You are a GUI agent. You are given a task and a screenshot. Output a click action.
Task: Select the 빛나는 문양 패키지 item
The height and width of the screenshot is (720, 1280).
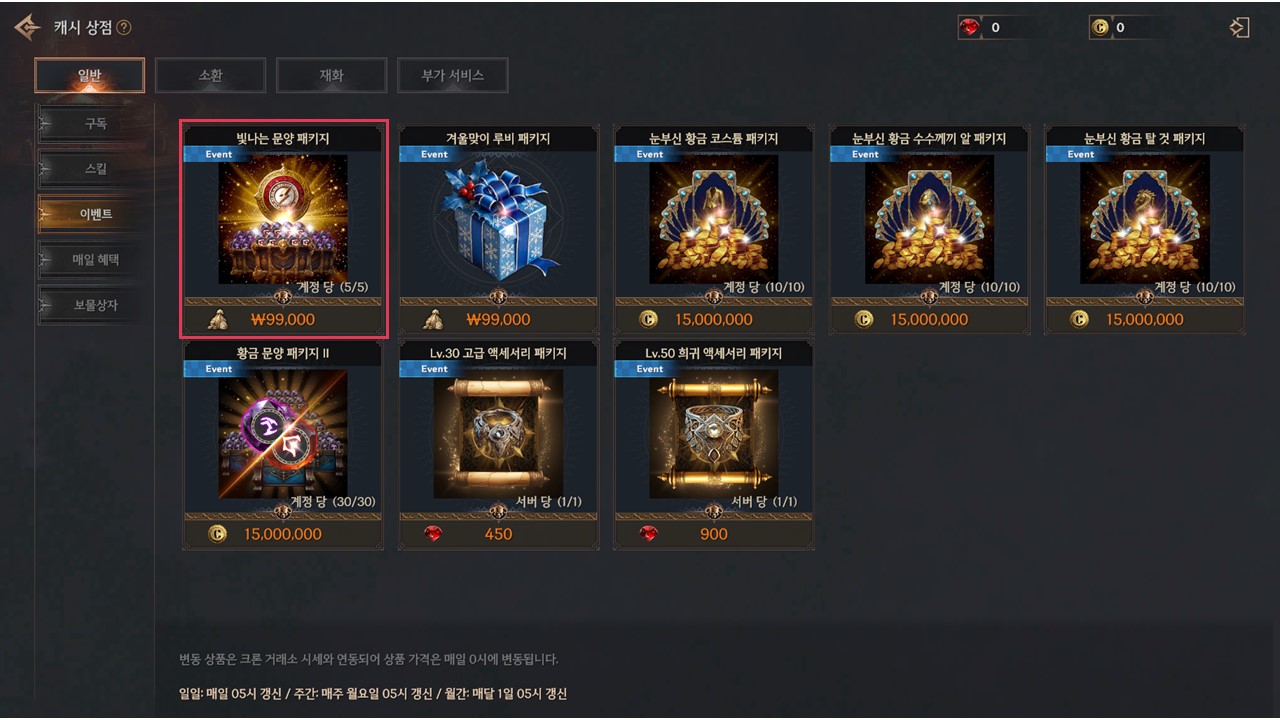pyautogui.click(x=283, y=219)
